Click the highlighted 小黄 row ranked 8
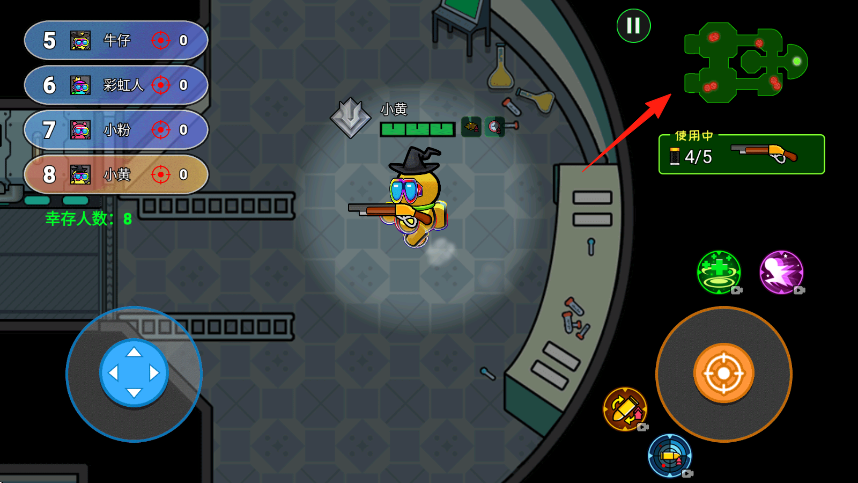858x483 pixels. click(x=116, y=174)
